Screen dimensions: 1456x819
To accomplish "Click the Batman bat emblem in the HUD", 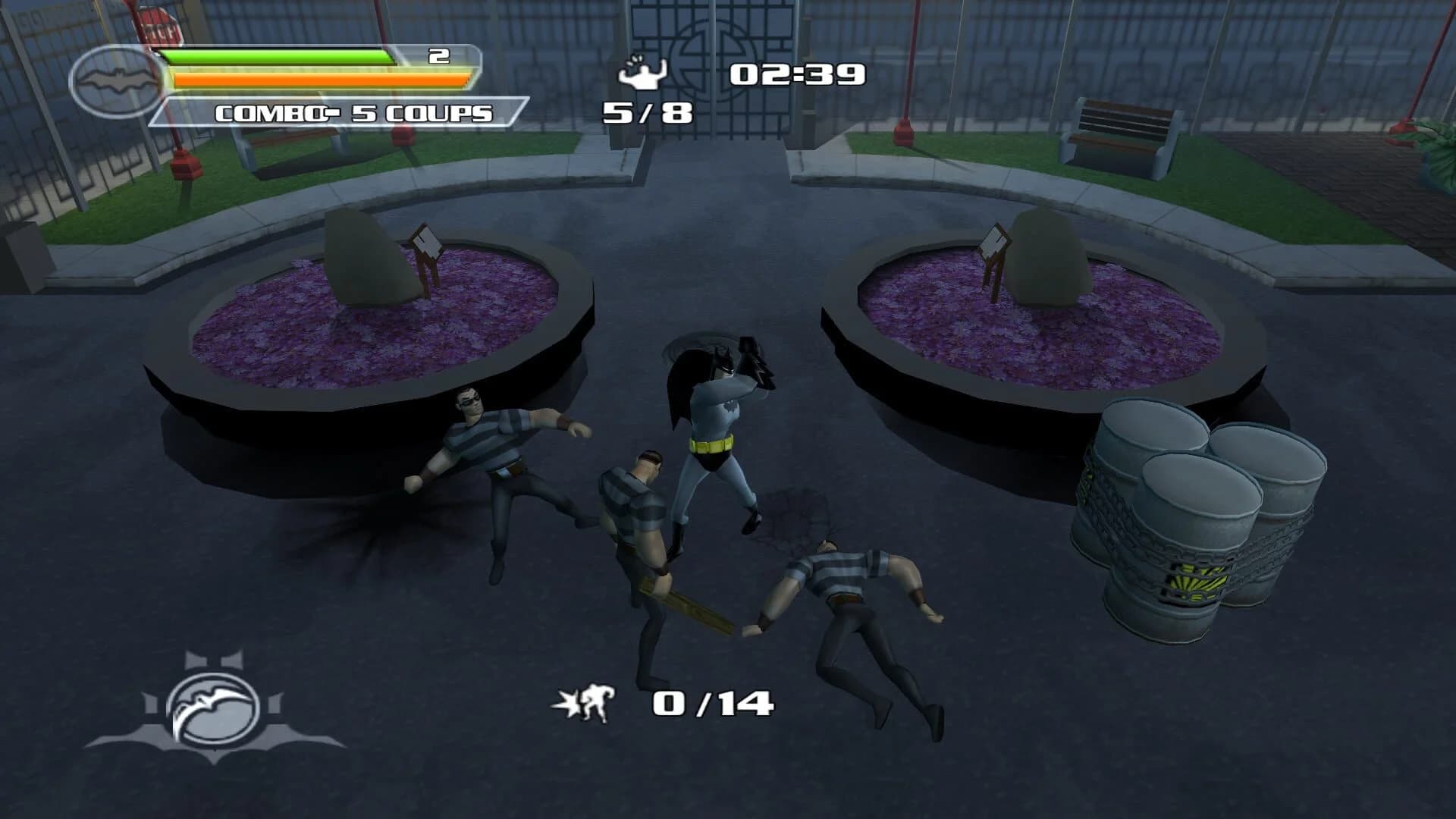I will (x=115, y=80).
